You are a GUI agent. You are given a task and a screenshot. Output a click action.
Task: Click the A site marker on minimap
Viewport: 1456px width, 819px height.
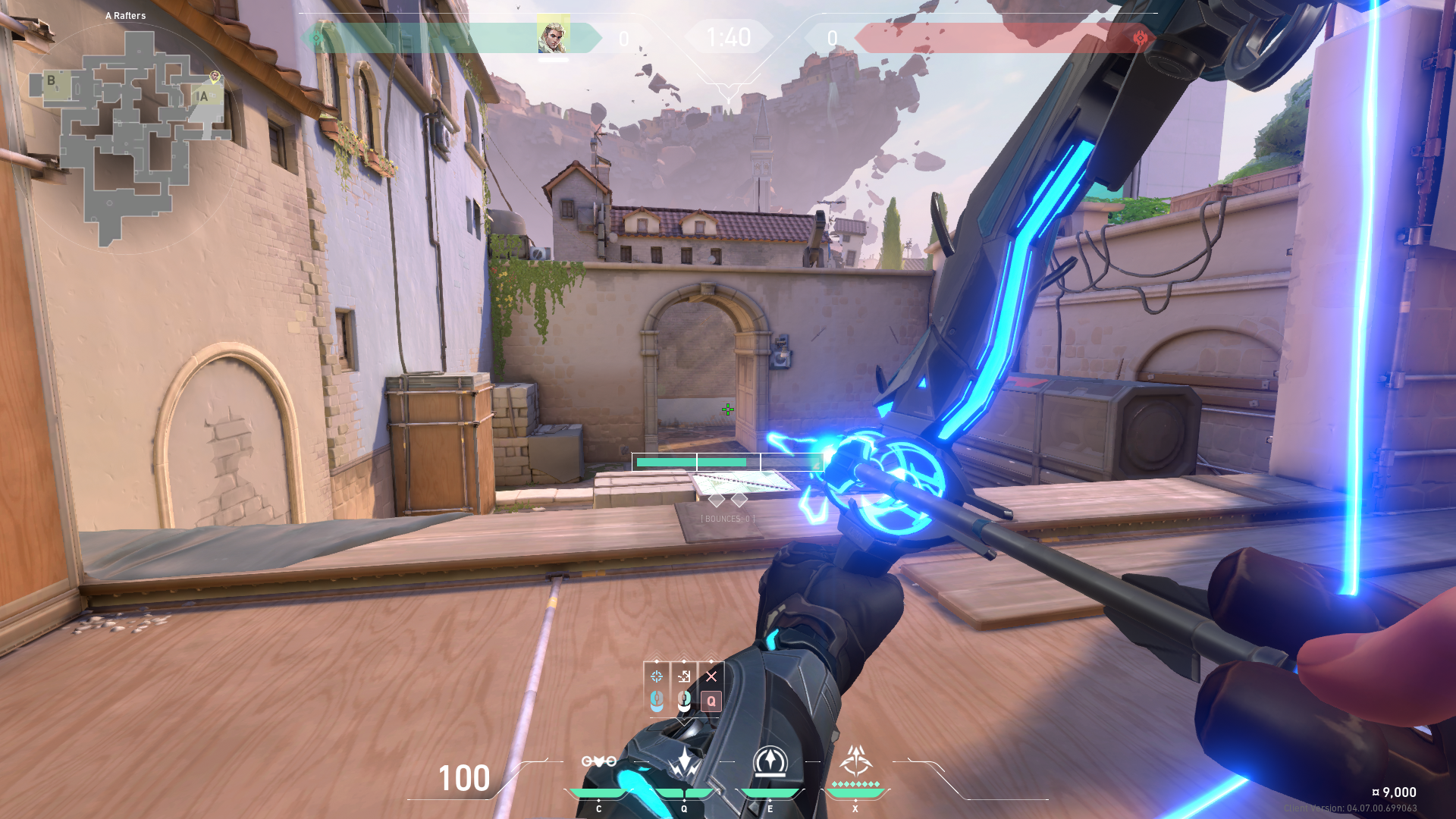(203, 96)
